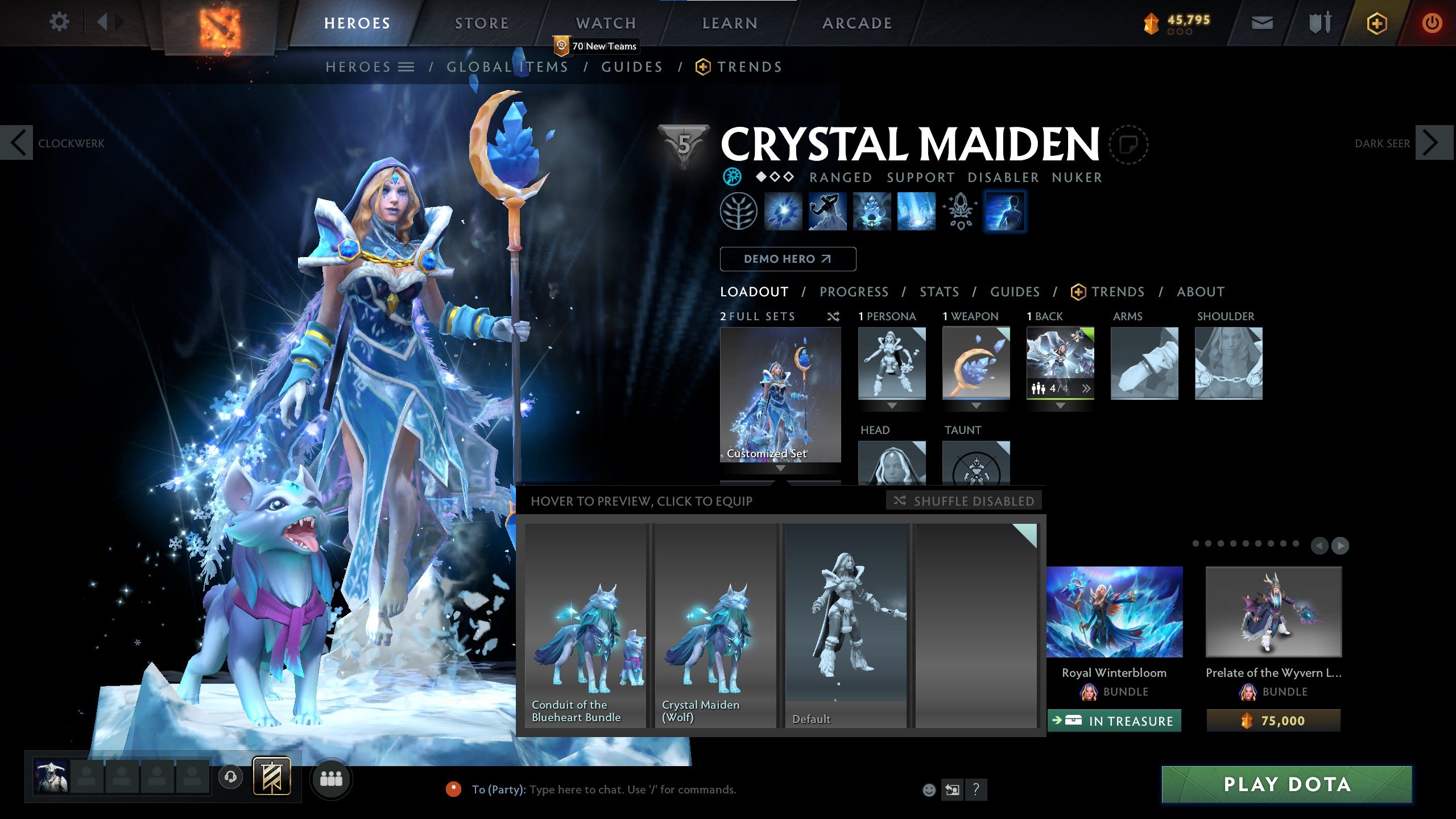Viewport: 1456px width, 819px height.
Task: Open the style selector chevron on the Back item
Action: click(x=1087, y=389)
